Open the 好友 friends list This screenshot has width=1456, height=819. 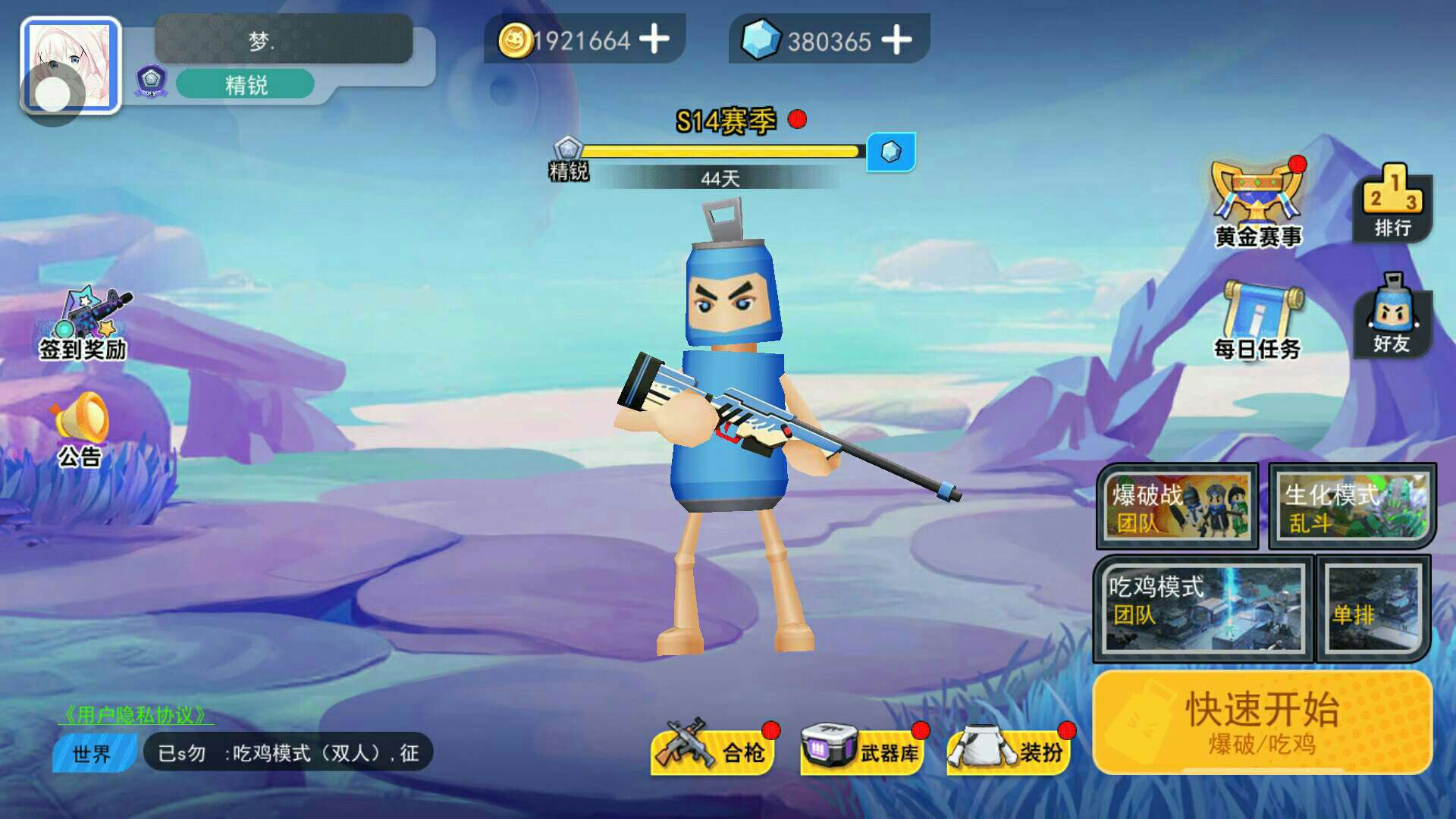point(1392,315)
